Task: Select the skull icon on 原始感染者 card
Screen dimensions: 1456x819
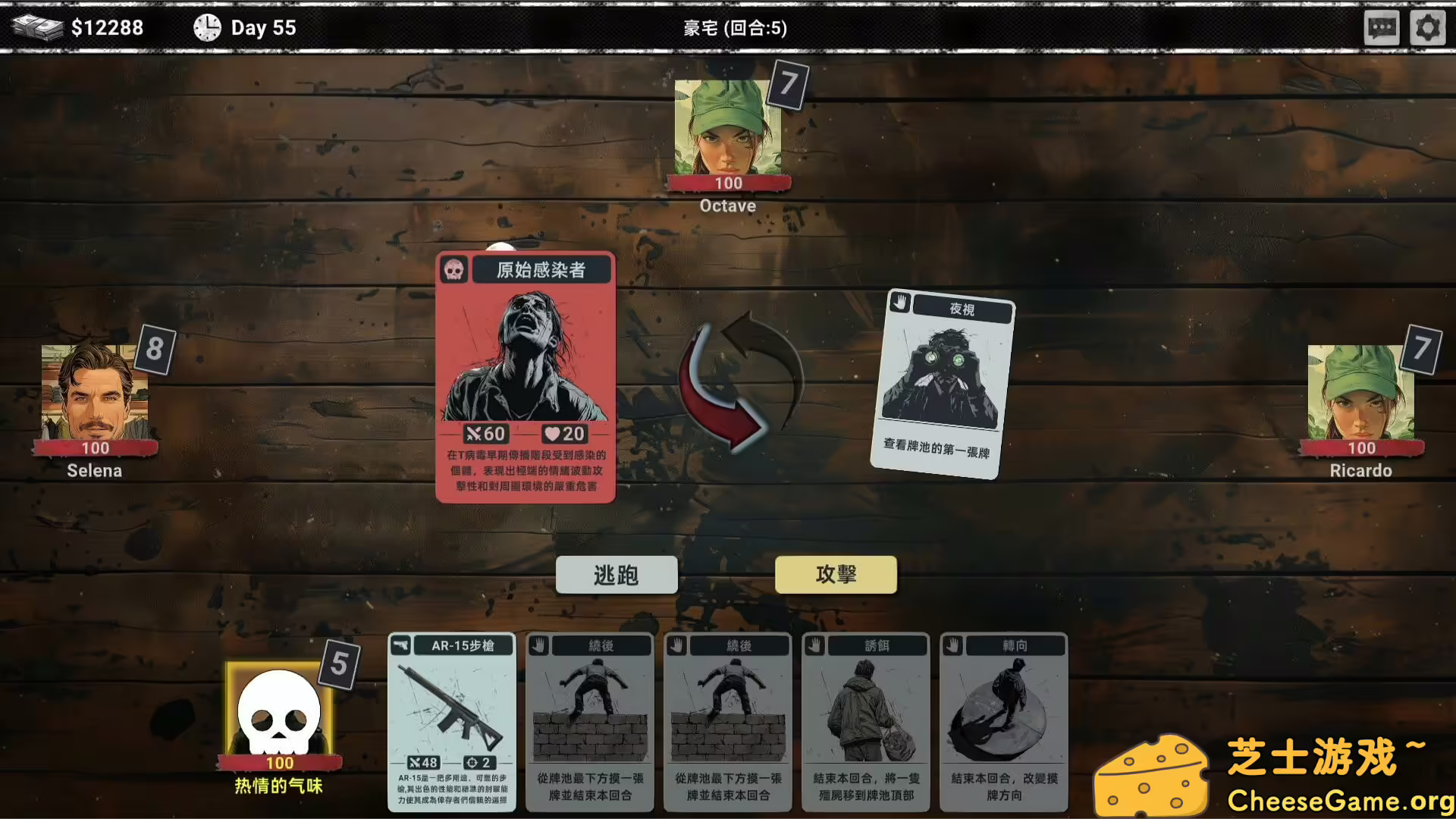Action: (x=453, y=270)
